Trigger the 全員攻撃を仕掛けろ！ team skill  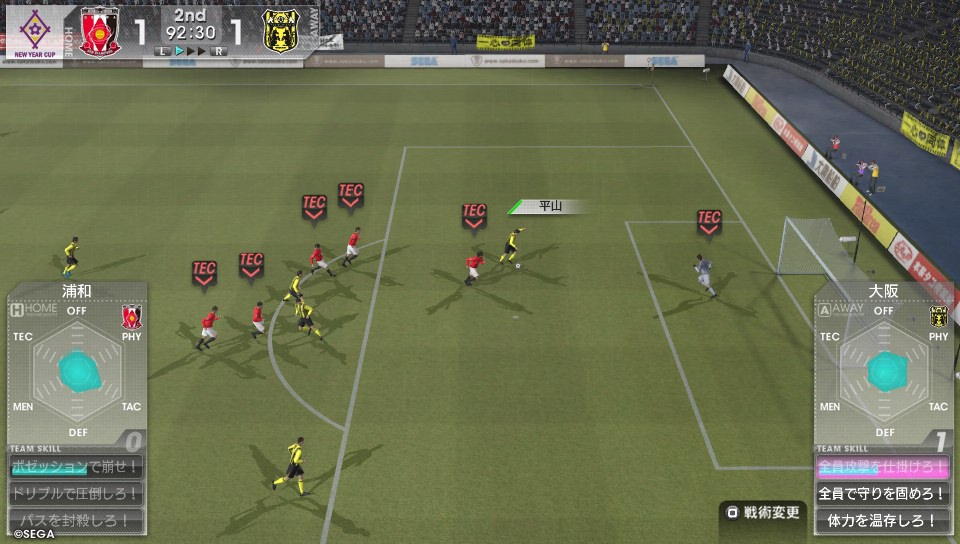tap(883, 467)
